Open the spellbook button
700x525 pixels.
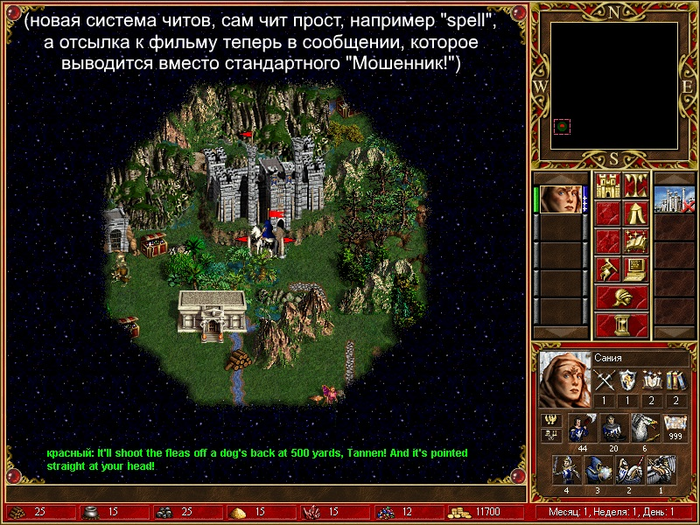pyautogui.click(x=637, y=241)
